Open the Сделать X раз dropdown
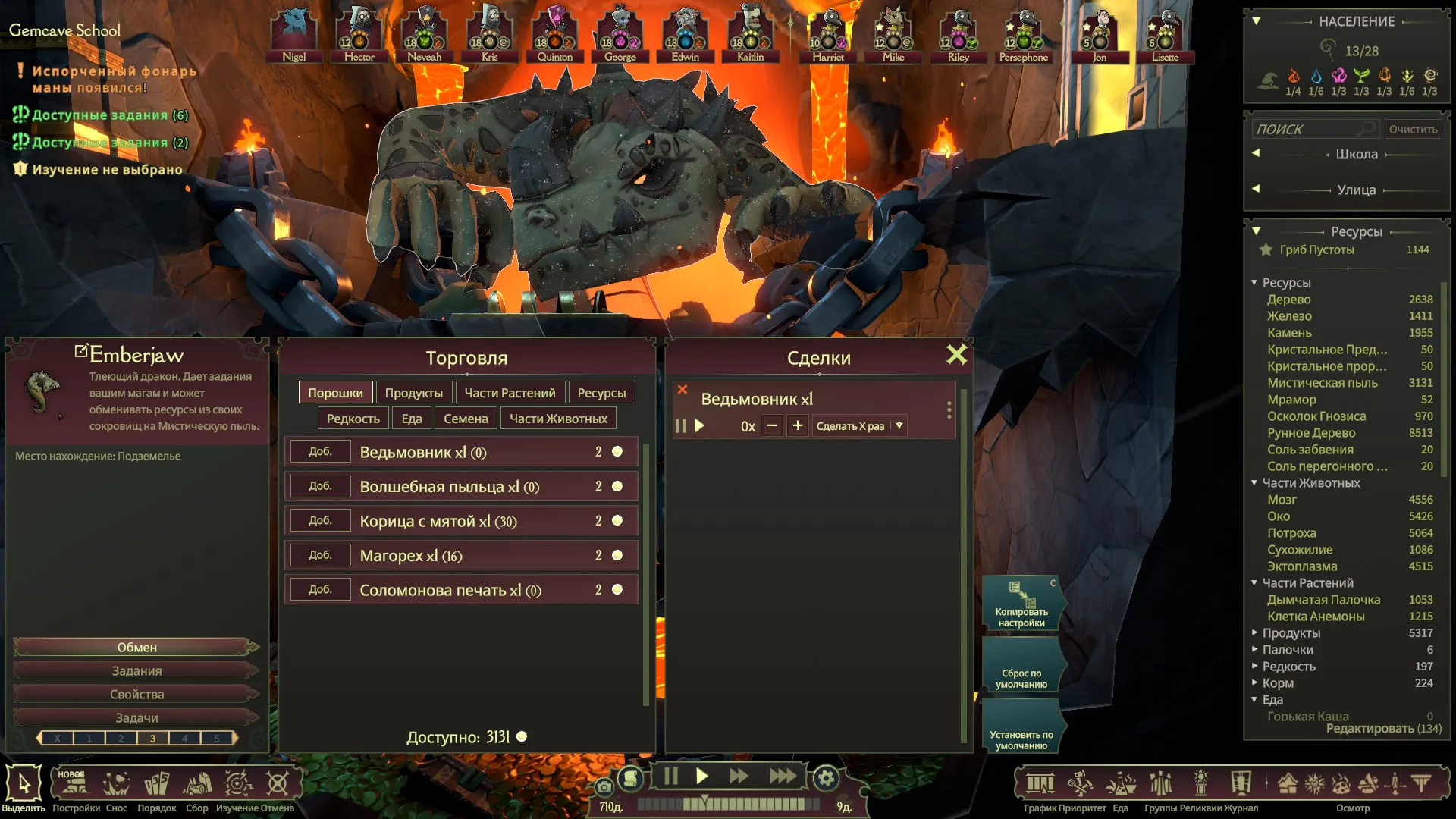 (899, 426)
